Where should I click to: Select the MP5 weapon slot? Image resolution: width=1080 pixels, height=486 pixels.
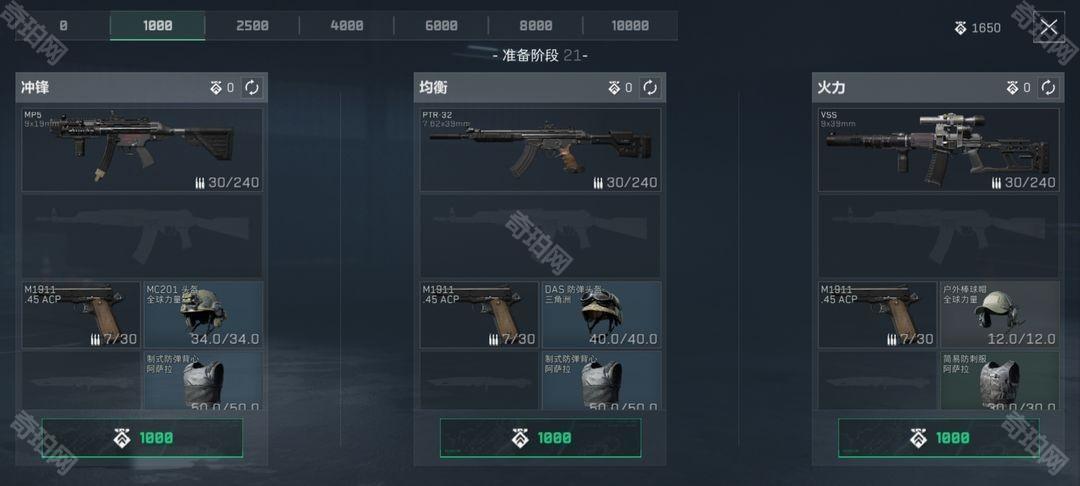pos(142,150)
